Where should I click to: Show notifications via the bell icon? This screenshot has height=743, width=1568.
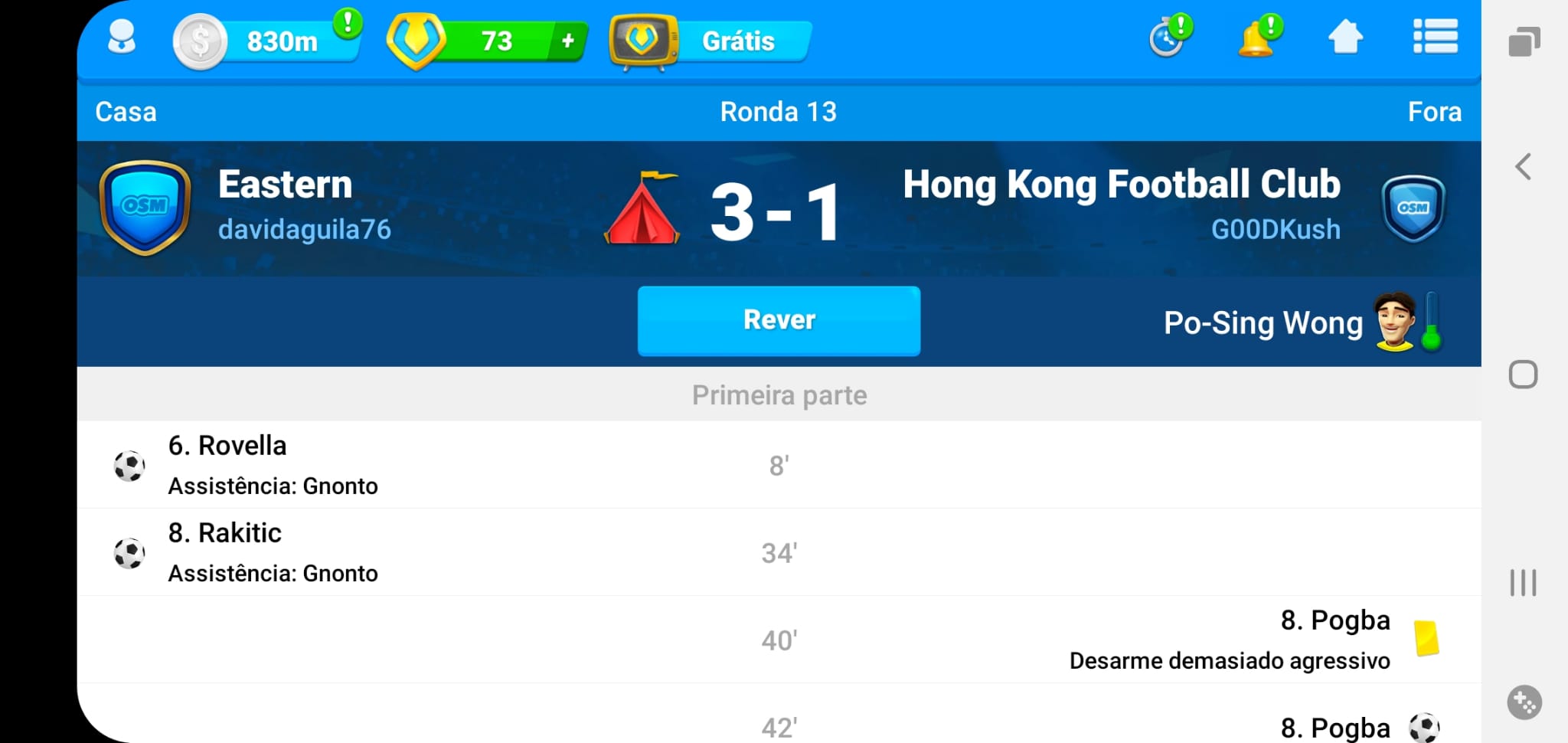click(1256, 38)
